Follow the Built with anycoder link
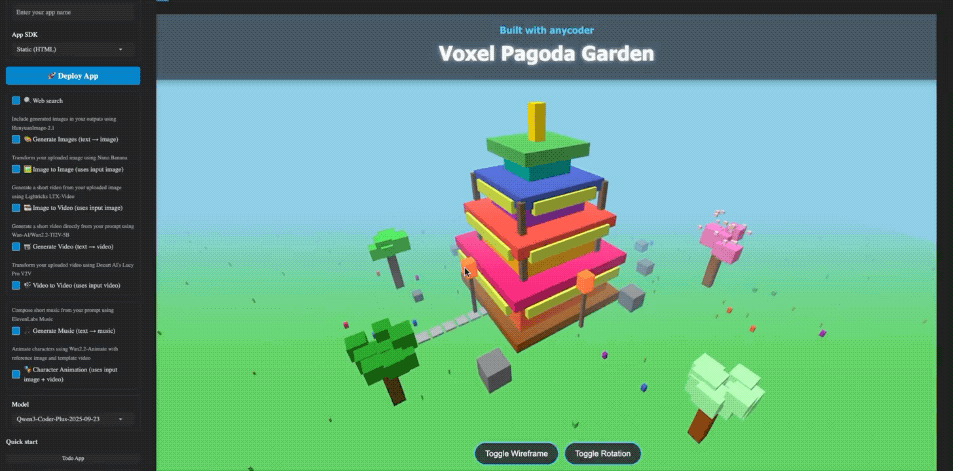 point(546,30)
